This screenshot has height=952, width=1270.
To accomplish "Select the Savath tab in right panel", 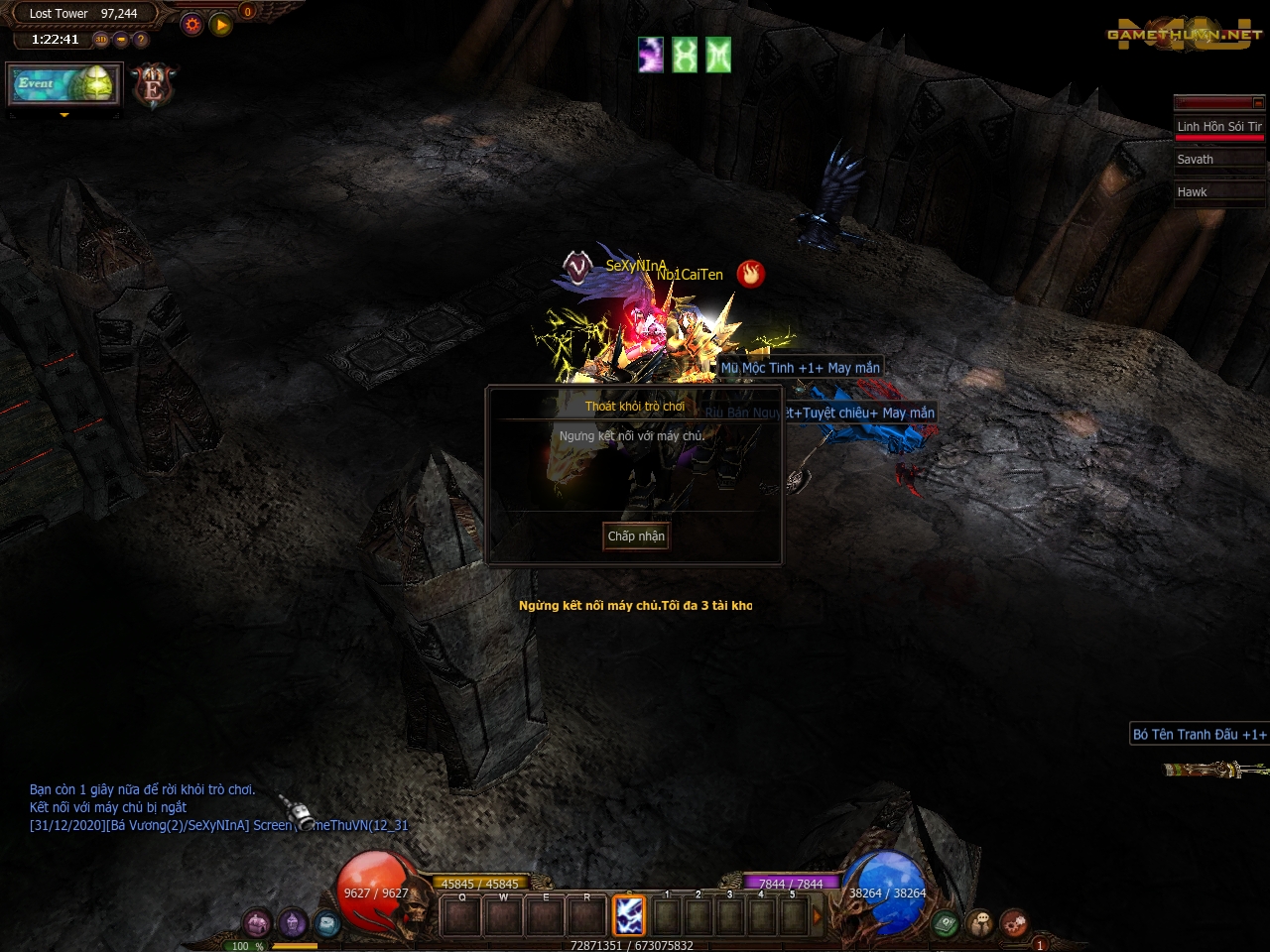I will pos(1219,160).
